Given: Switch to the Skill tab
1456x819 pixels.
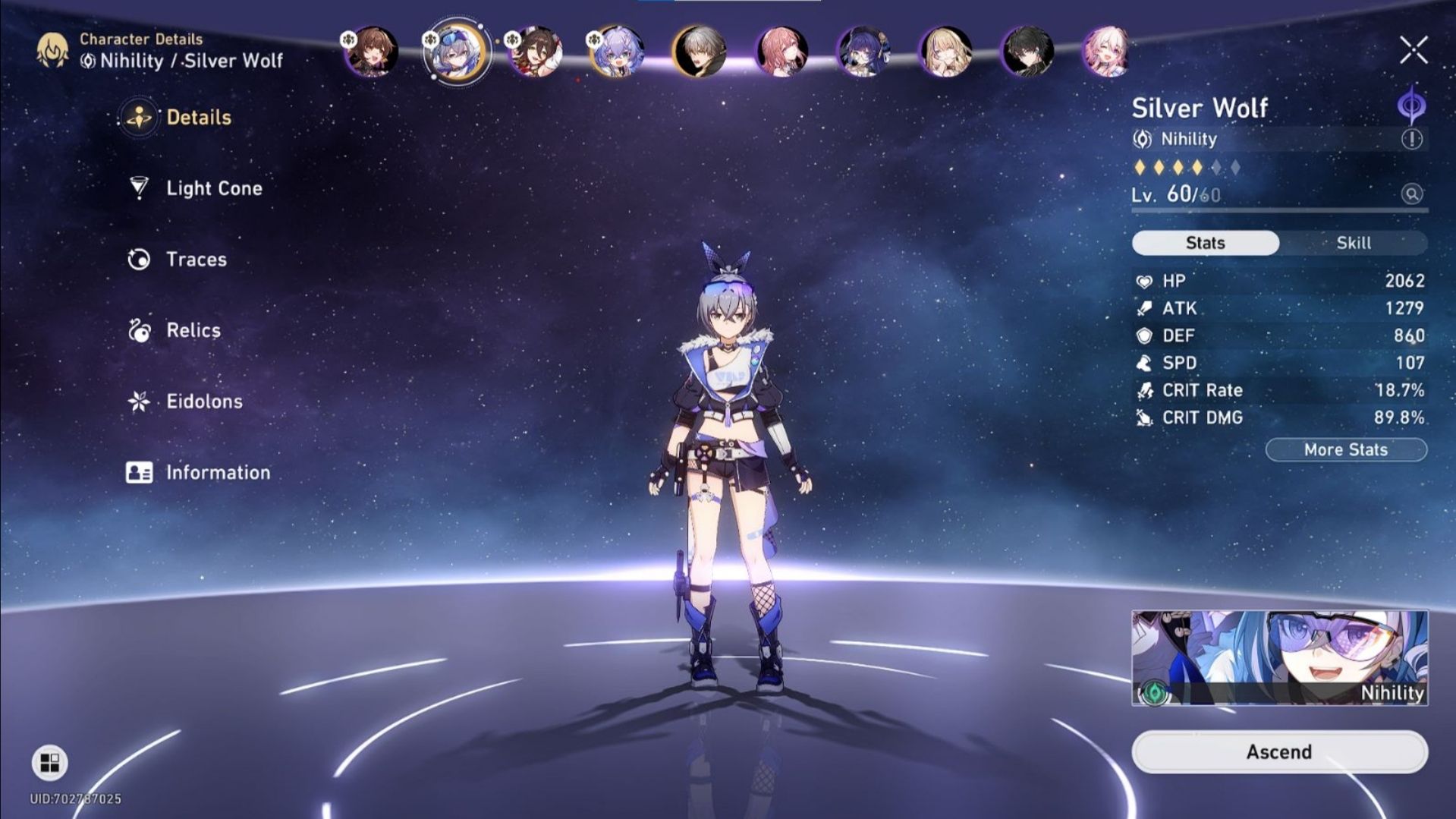Looking at the screenshot, I should point(1354,243).
